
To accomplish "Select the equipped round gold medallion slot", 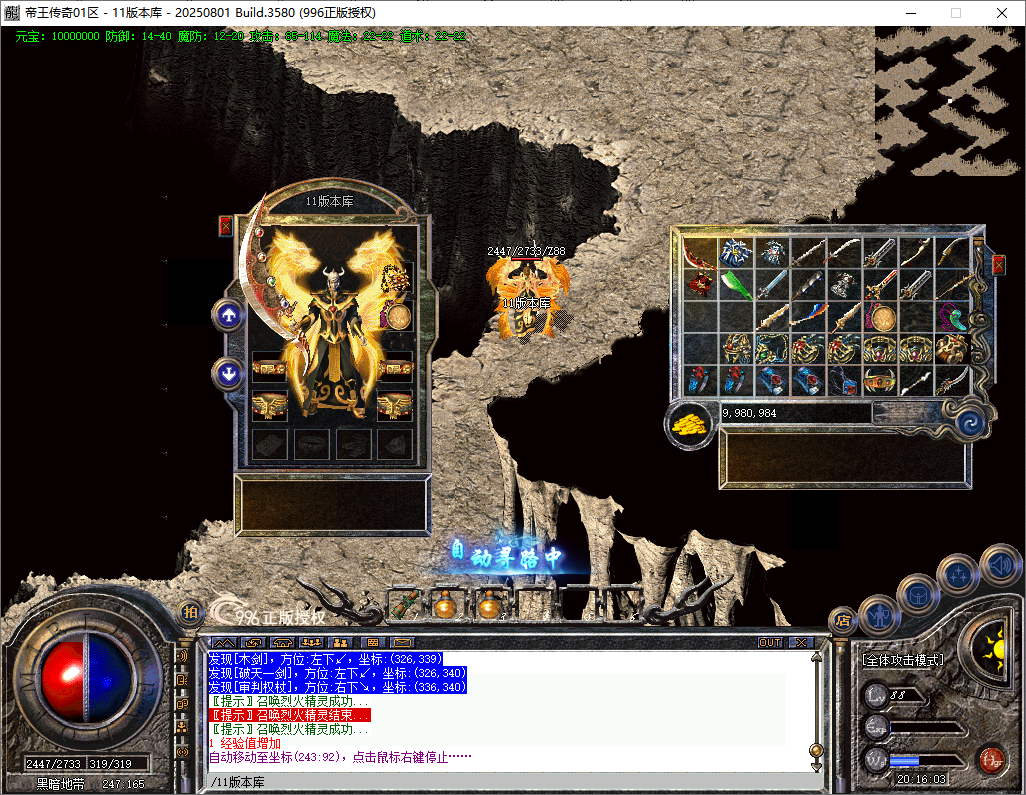I will 399,317.
